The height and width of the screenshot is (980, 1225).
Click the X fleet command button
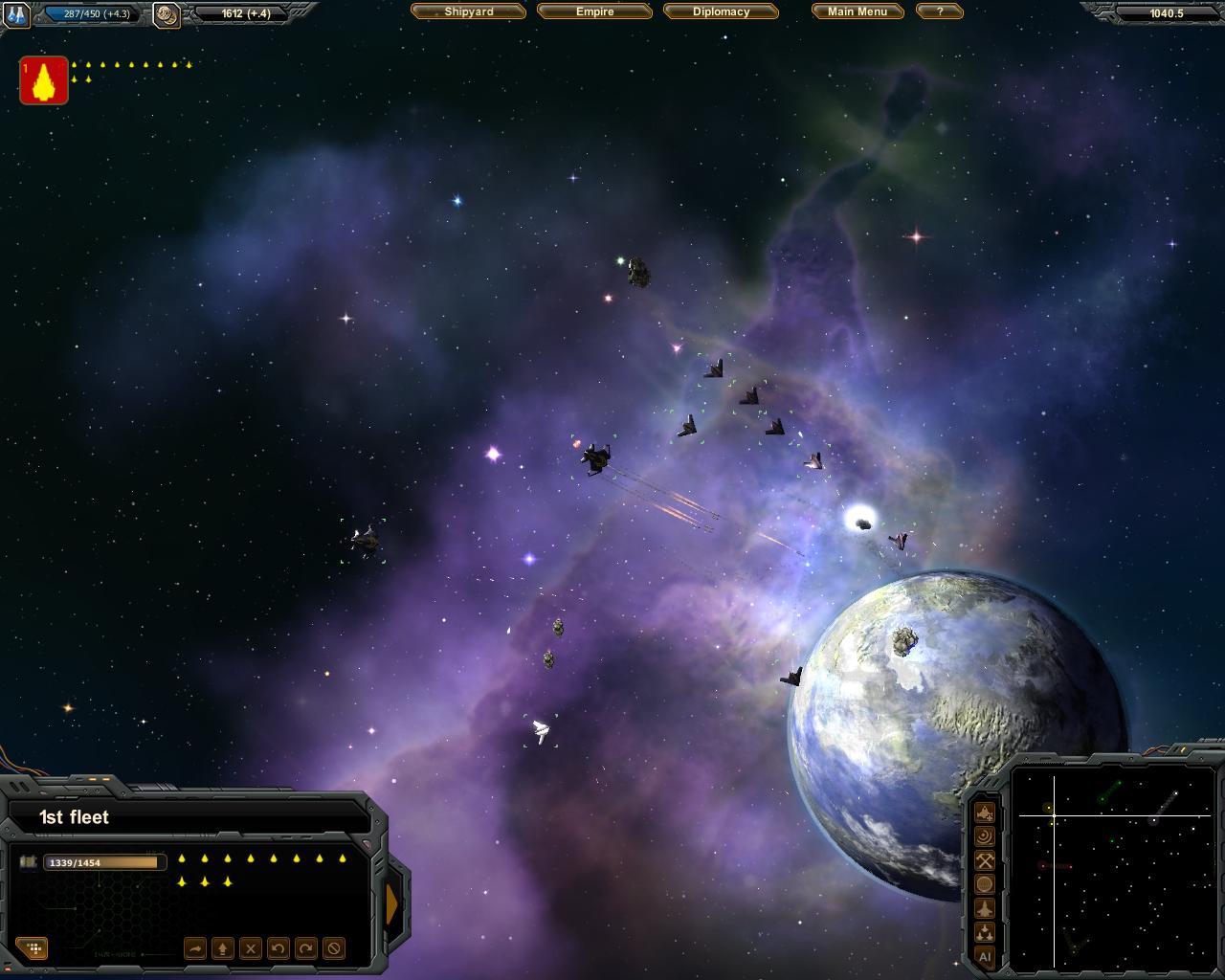pos(250,948)
